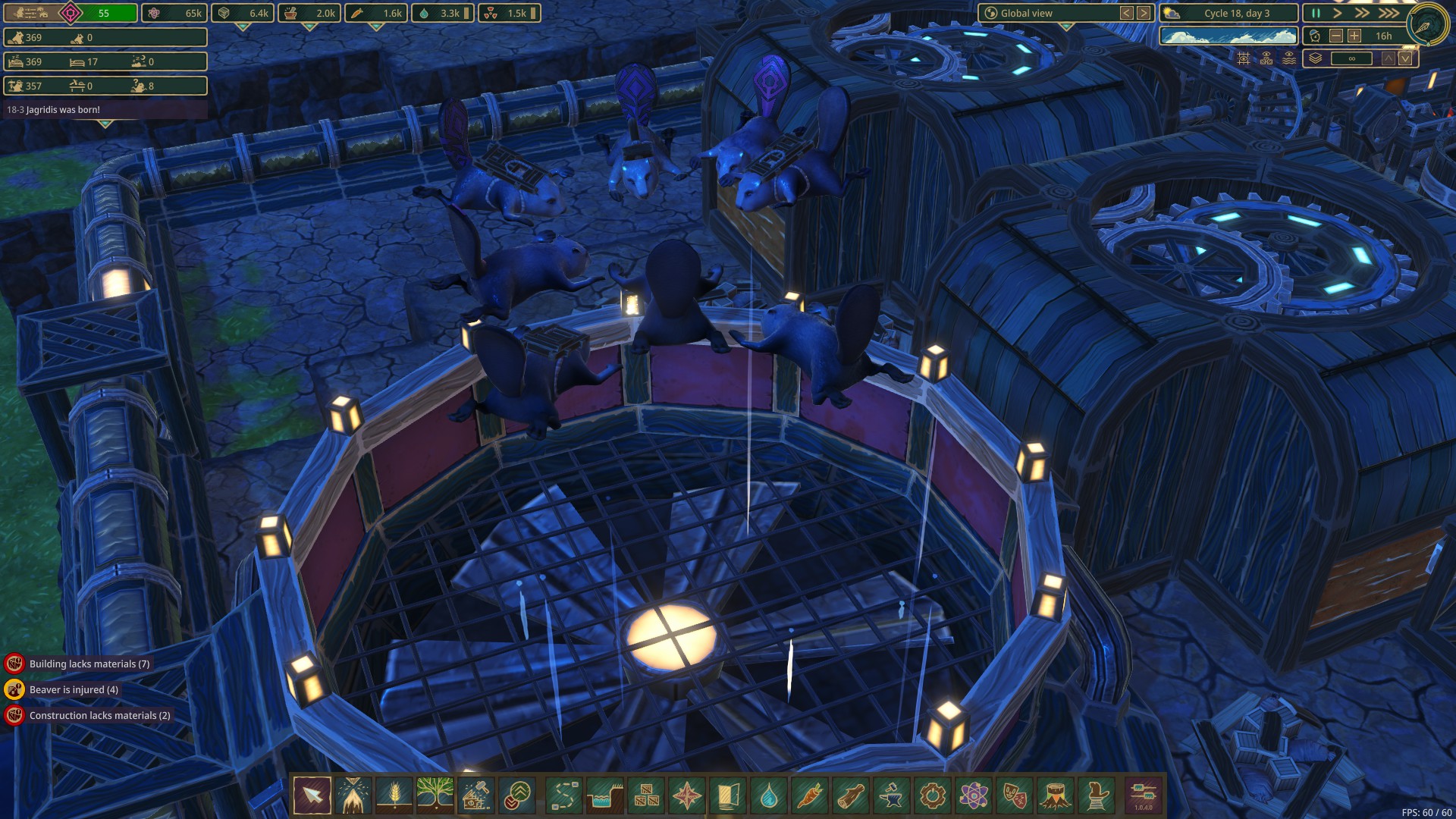Expand the 'Jagridis was born' event log
The image size is (1456, 819).
click(x=105, y=123)
